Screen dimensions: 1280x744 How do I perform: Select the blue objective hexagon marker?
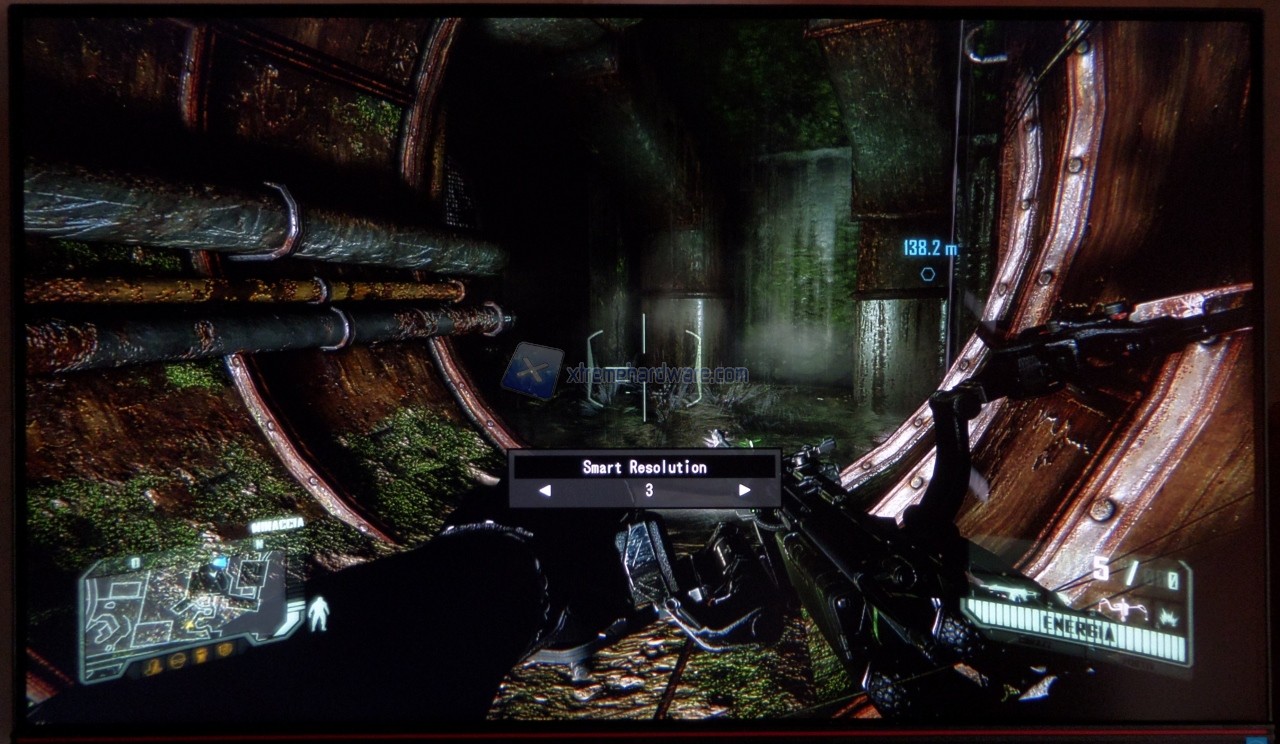[x=927, y=273]
